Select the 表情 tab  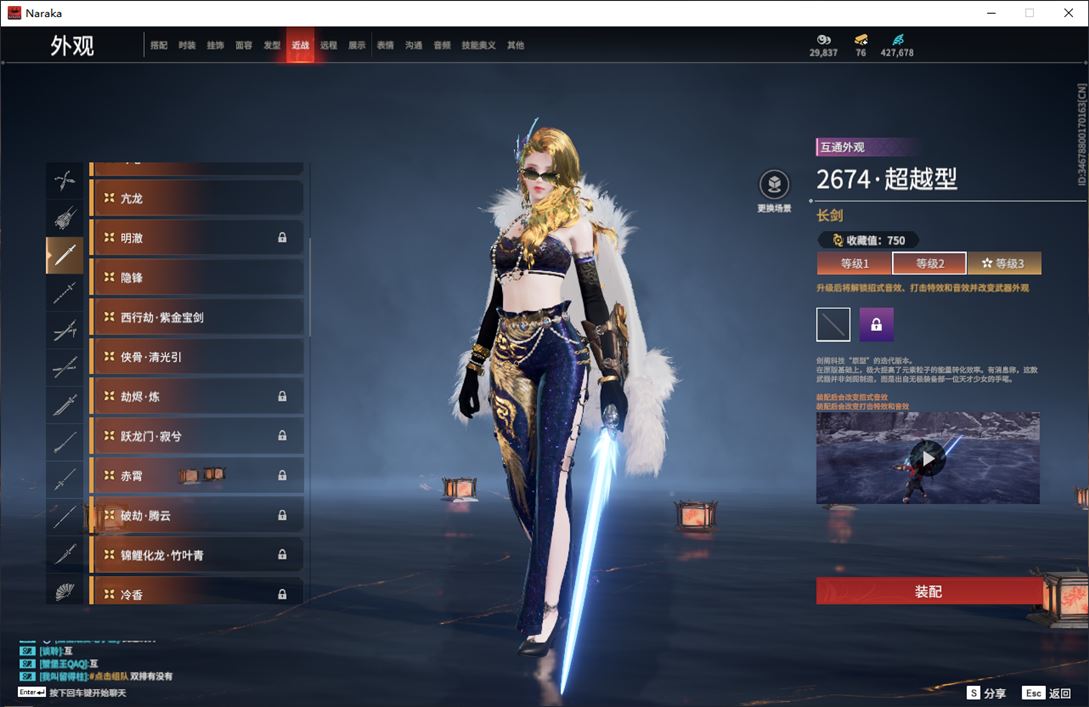[x=385, y=46]
